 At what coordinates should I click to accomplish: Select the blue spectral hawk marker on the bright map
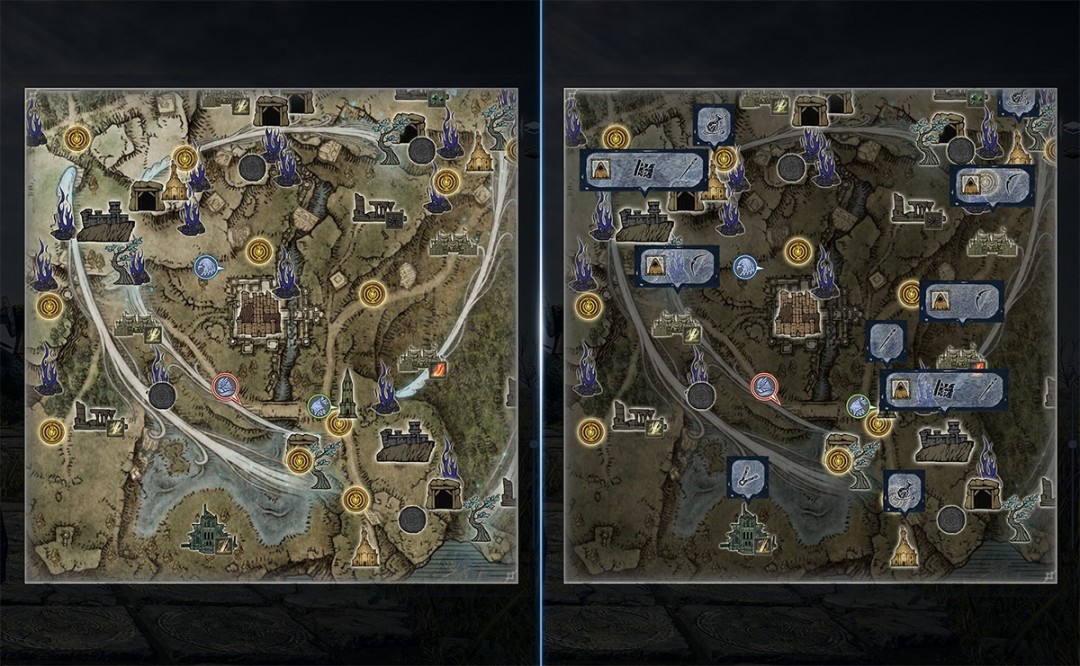(x=206, y=266)
